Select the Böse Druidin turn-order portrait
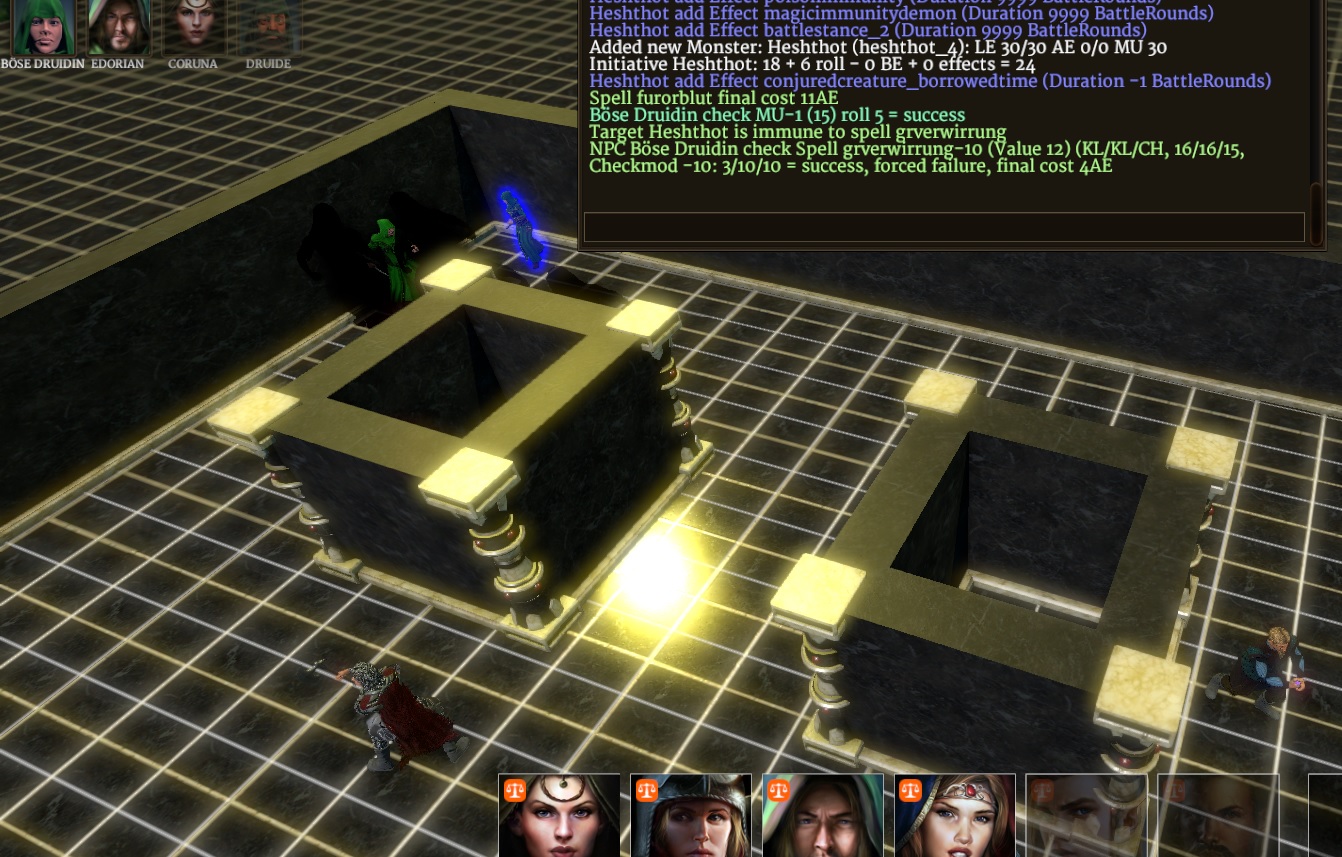1342x857 pixels. 43,27
